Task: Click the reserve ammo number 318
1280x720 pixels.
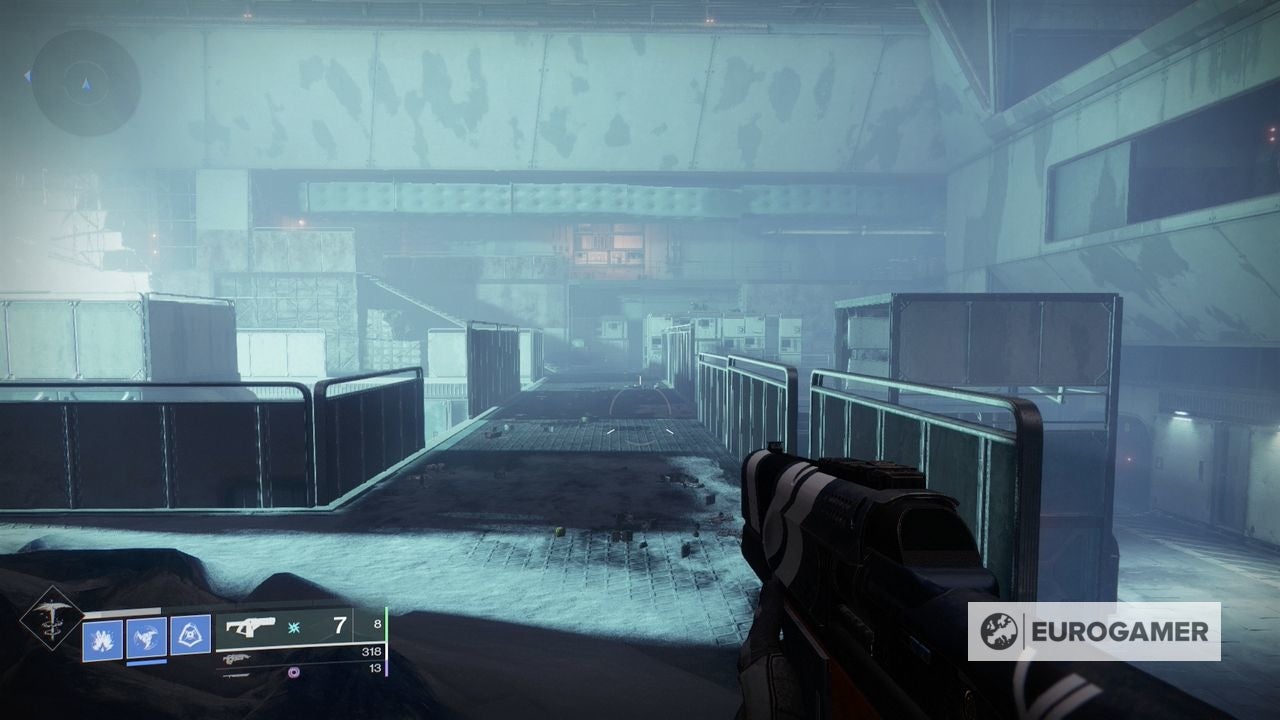Action: pos(372,651)
